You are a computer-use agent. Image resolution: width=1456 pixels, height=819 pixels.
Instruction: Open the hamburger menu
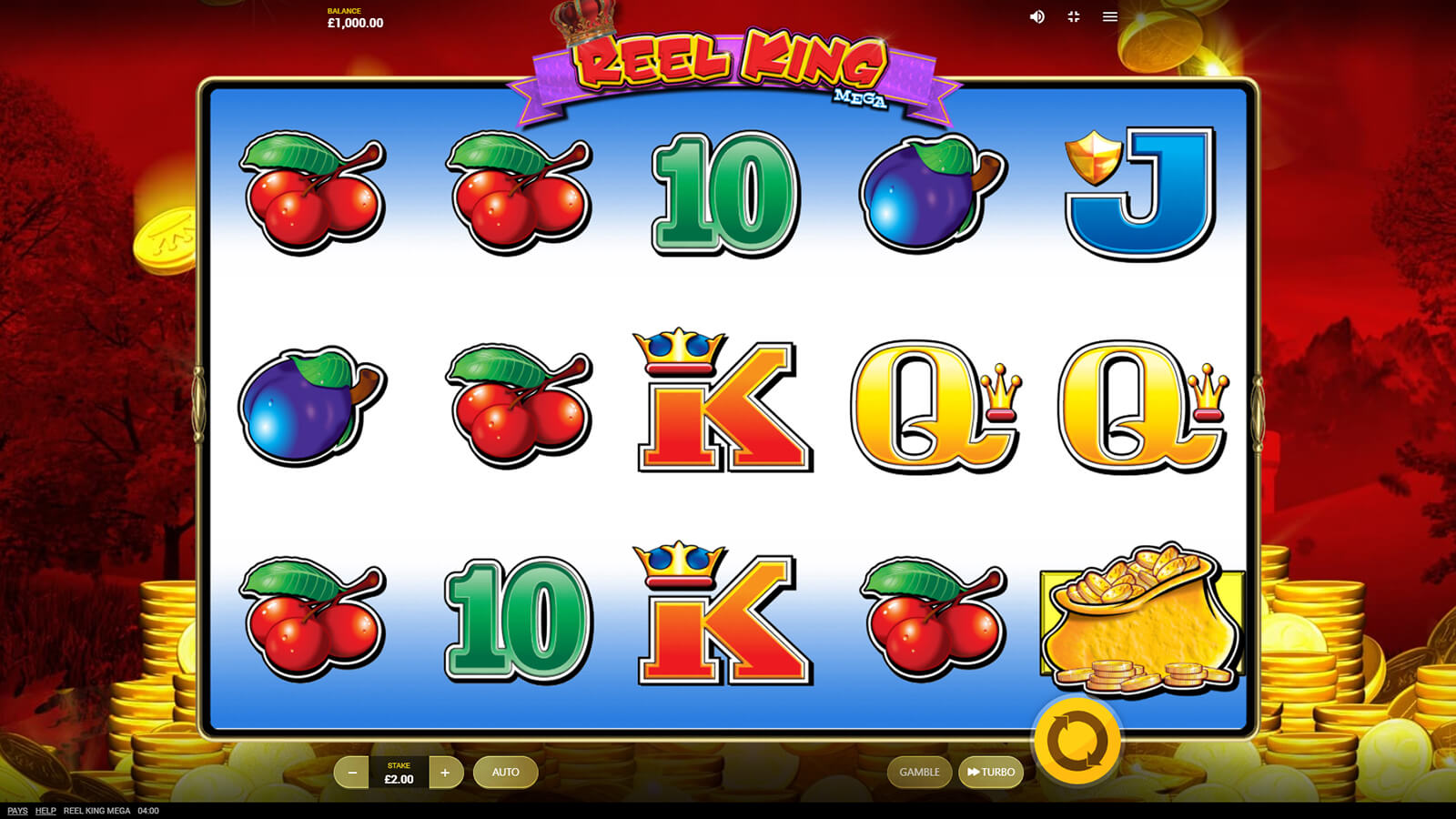pos(1110,17)
